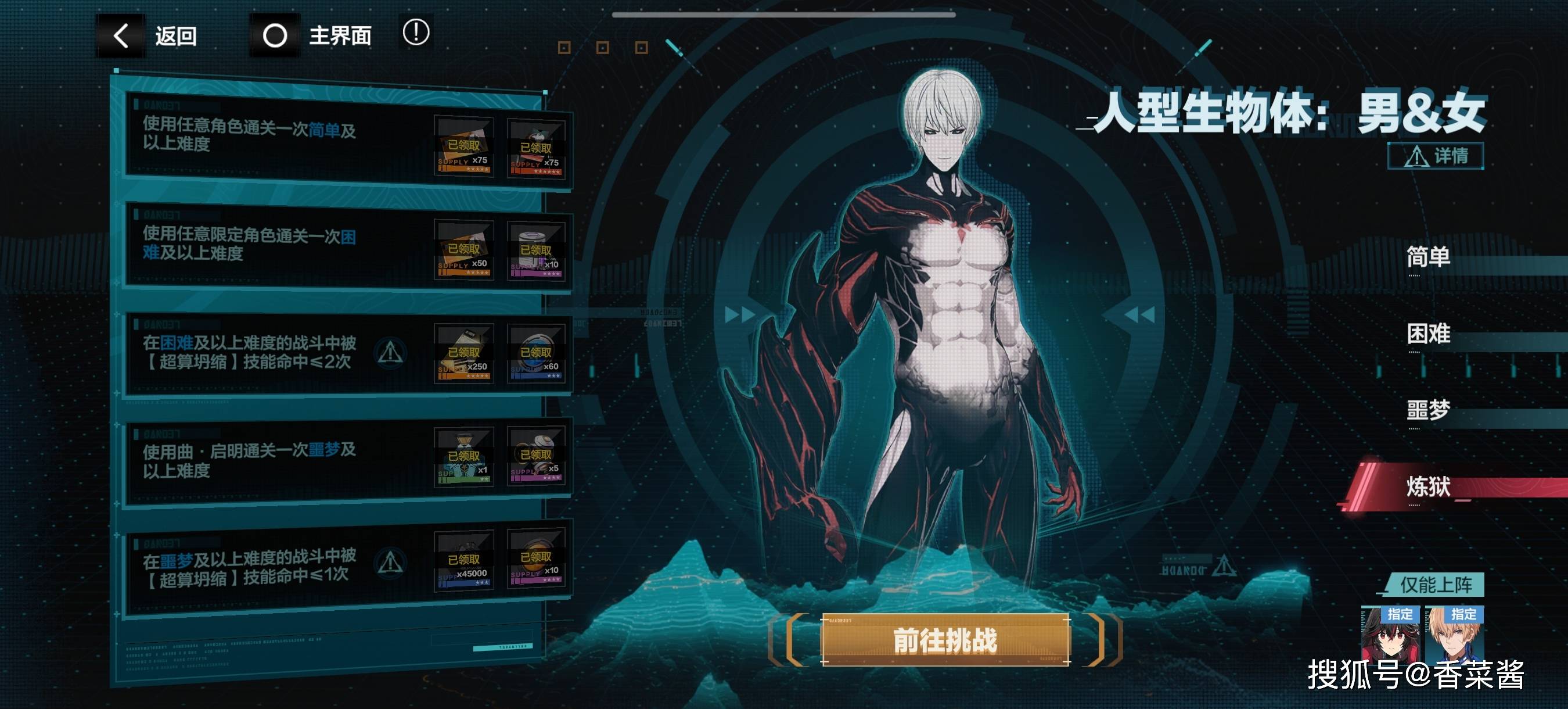The height and width of the screenshot is (709, 1568).
Task: Select the 炼狱 difficulty
Action: pos(1428,487)
